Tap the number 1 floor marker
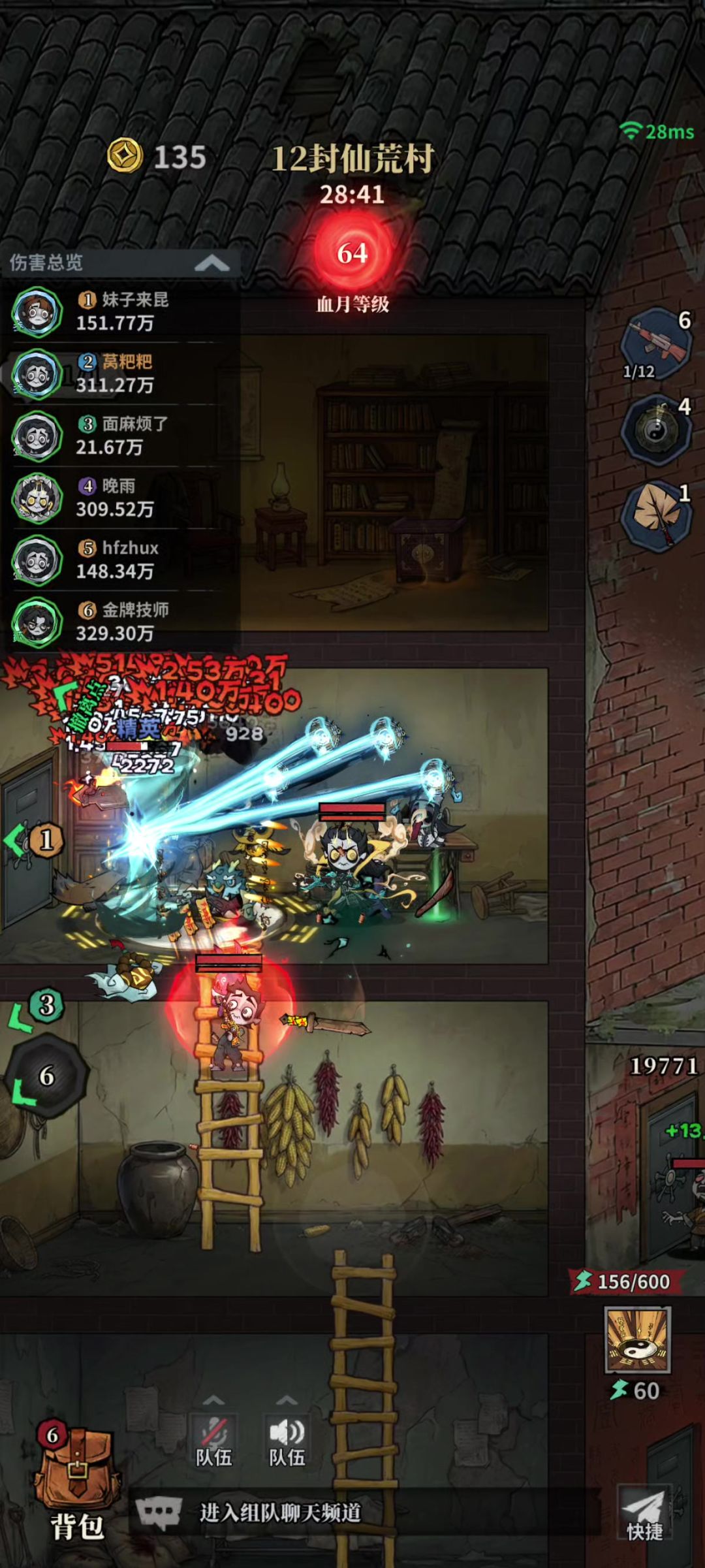Screen dimensions: 705x1568 (x=45, y=840)
